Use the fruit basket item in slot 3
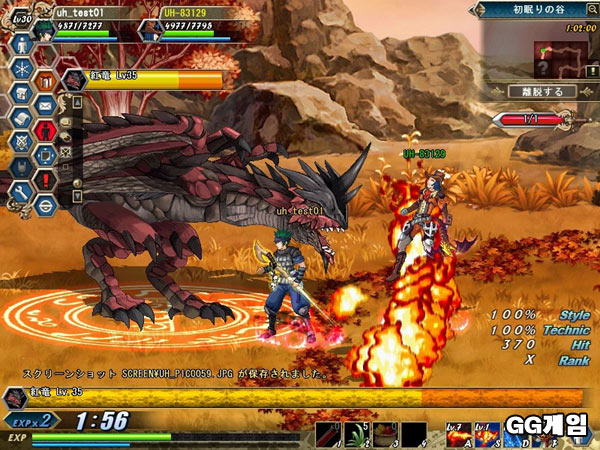600x450 pixels. pos(386,433)
